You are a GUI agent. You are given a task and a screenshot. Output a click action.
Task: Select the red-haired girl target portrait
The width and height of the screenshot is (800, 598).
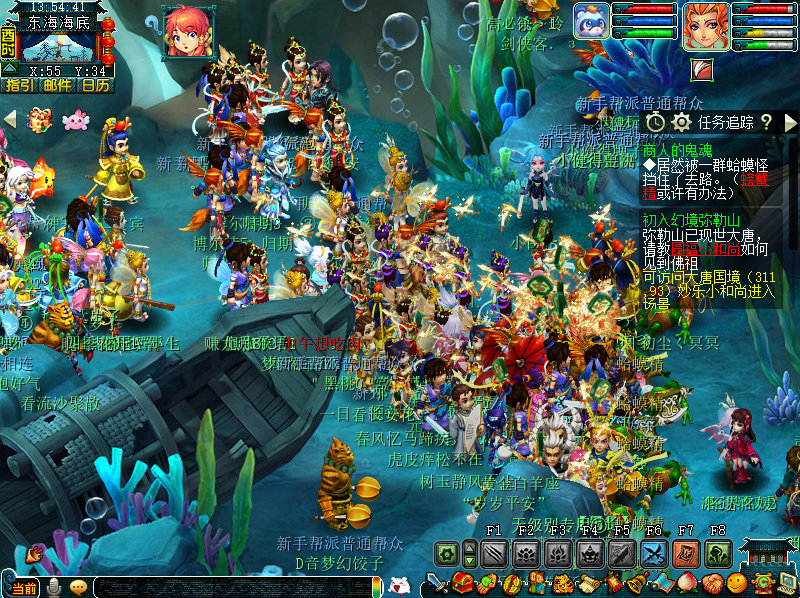(x=187, y=32)
